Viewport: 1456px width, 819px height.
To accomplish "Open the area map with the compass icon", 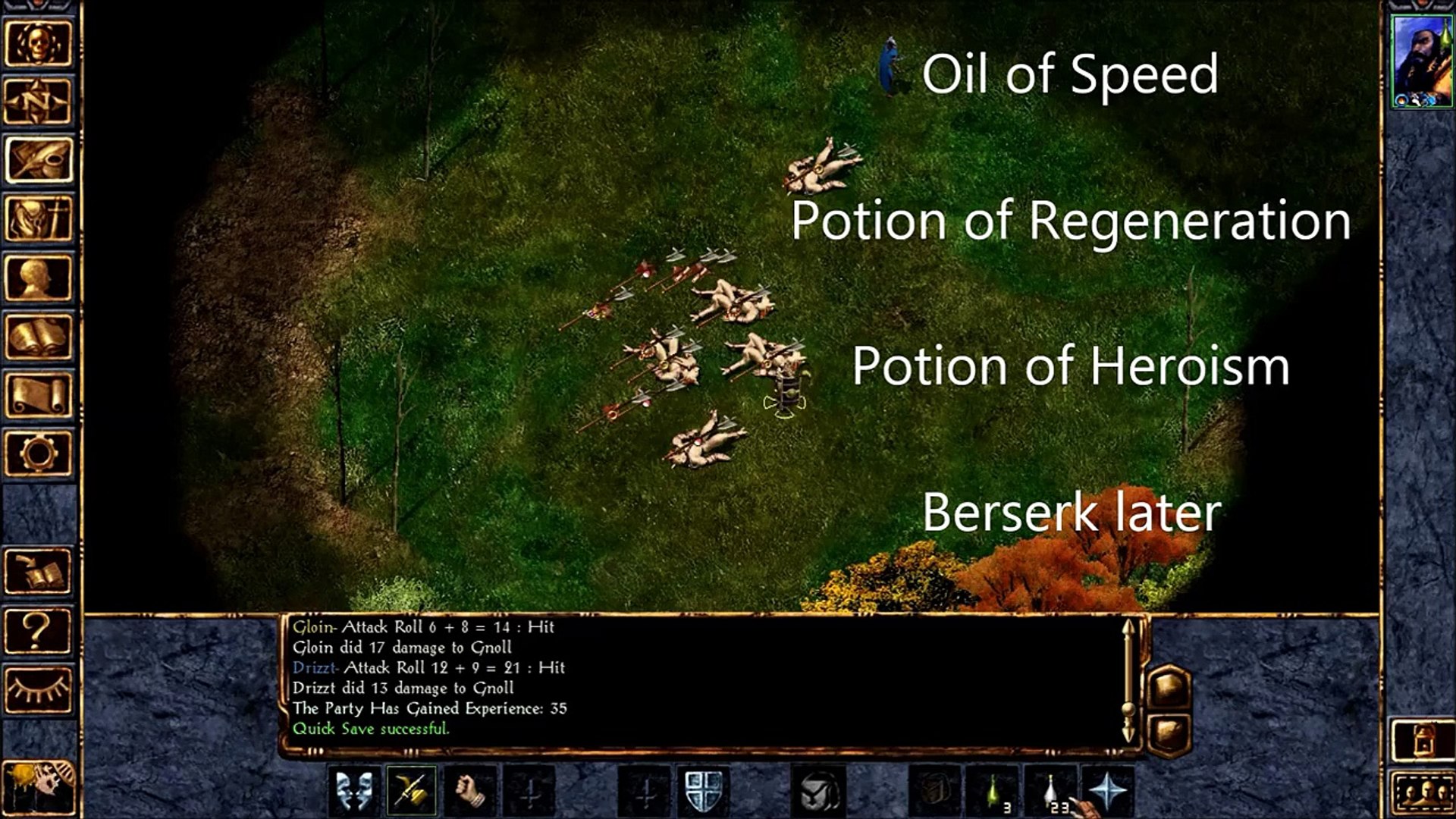I will (39, 102).
